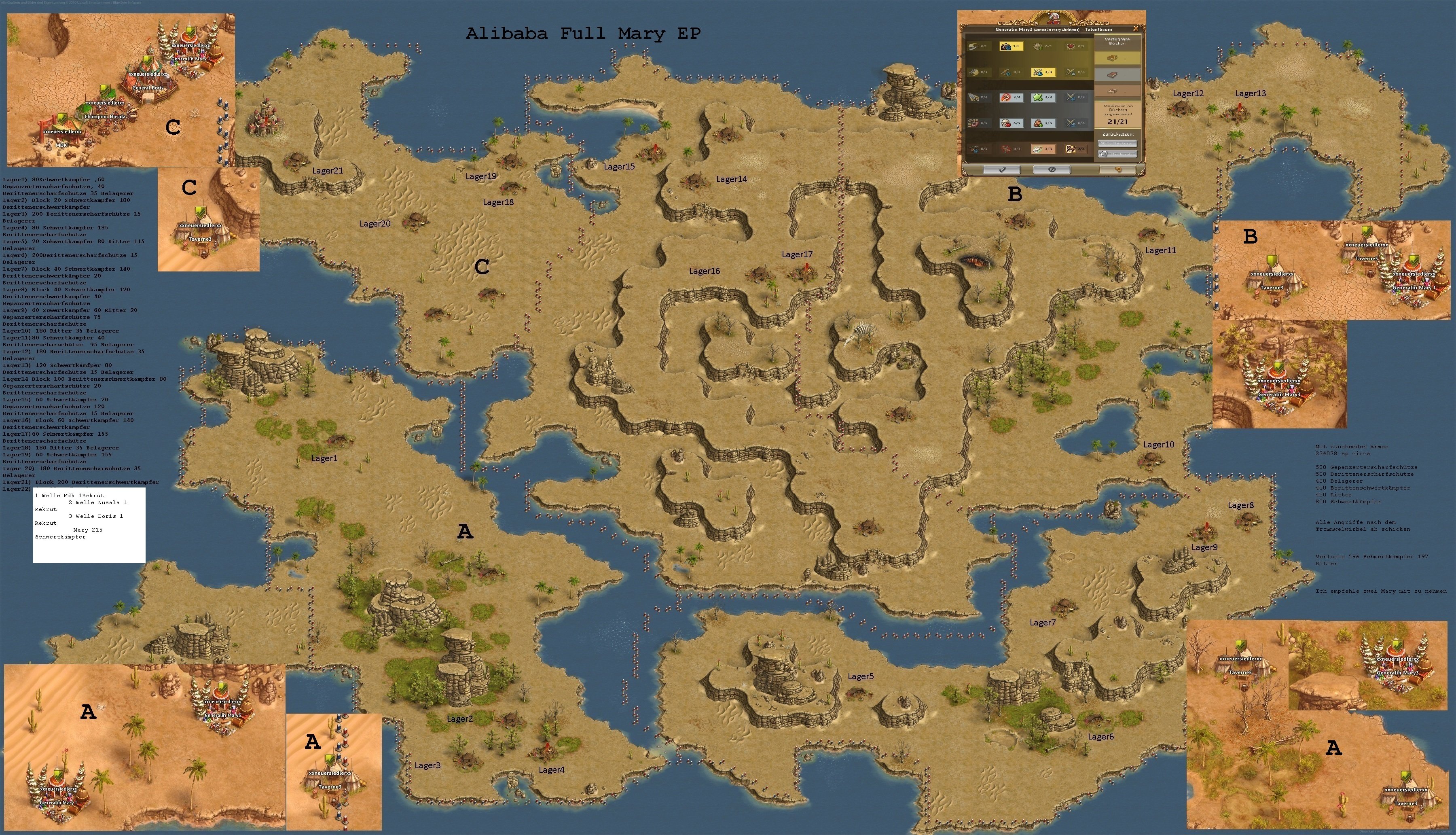Confirm talents with the checkmark button

tap(1001, 170)
